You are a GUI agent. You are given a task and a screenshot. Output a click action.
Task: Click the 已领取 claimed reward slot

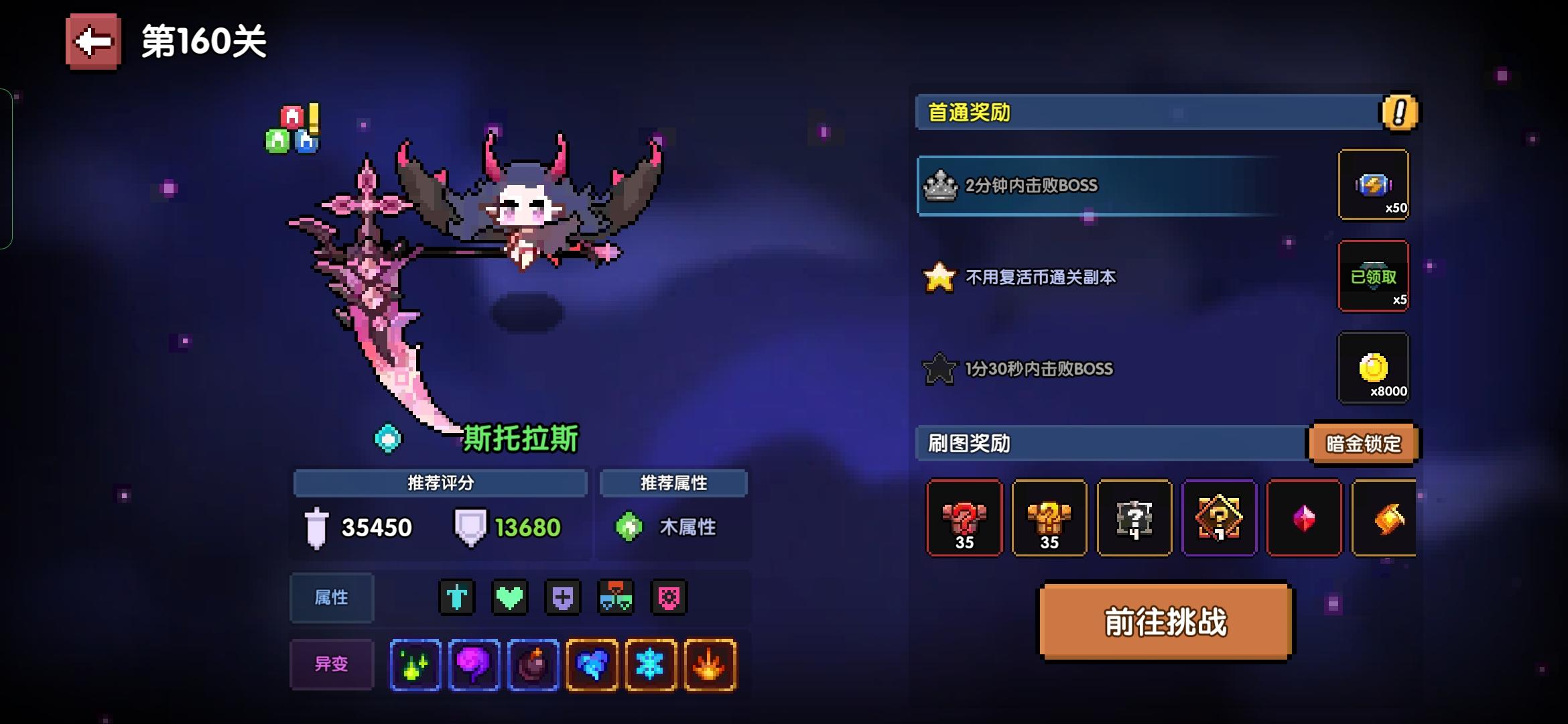[1374, 276]
